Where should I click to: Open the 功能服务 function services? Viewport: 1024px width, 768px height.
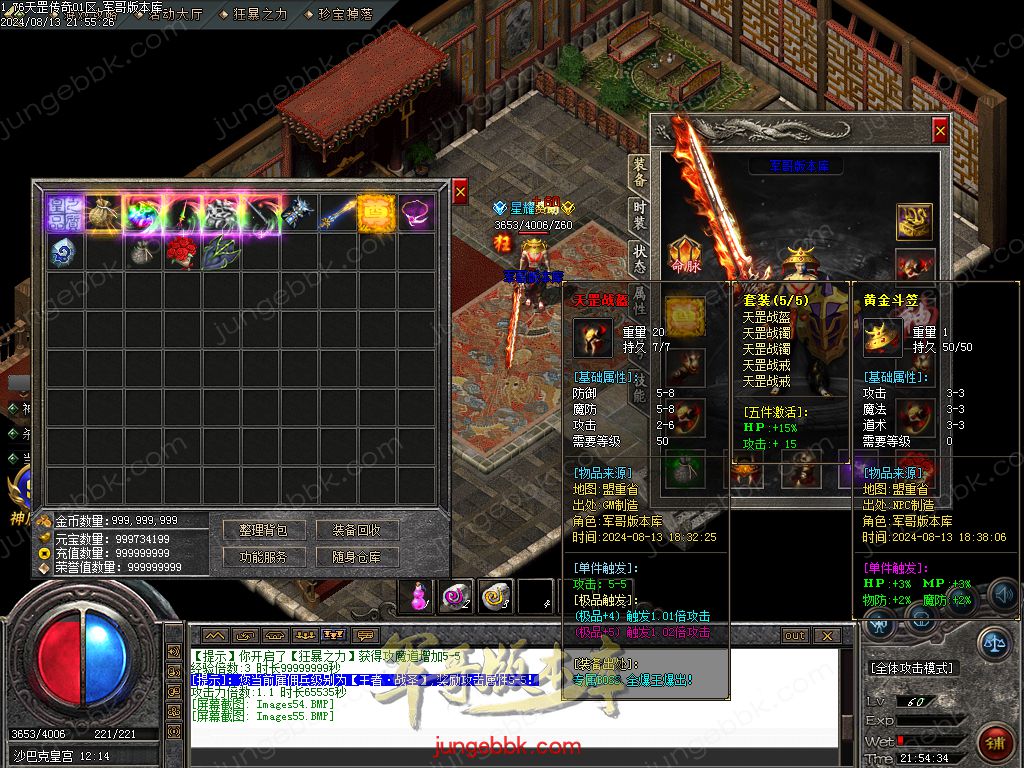point(264,557)
